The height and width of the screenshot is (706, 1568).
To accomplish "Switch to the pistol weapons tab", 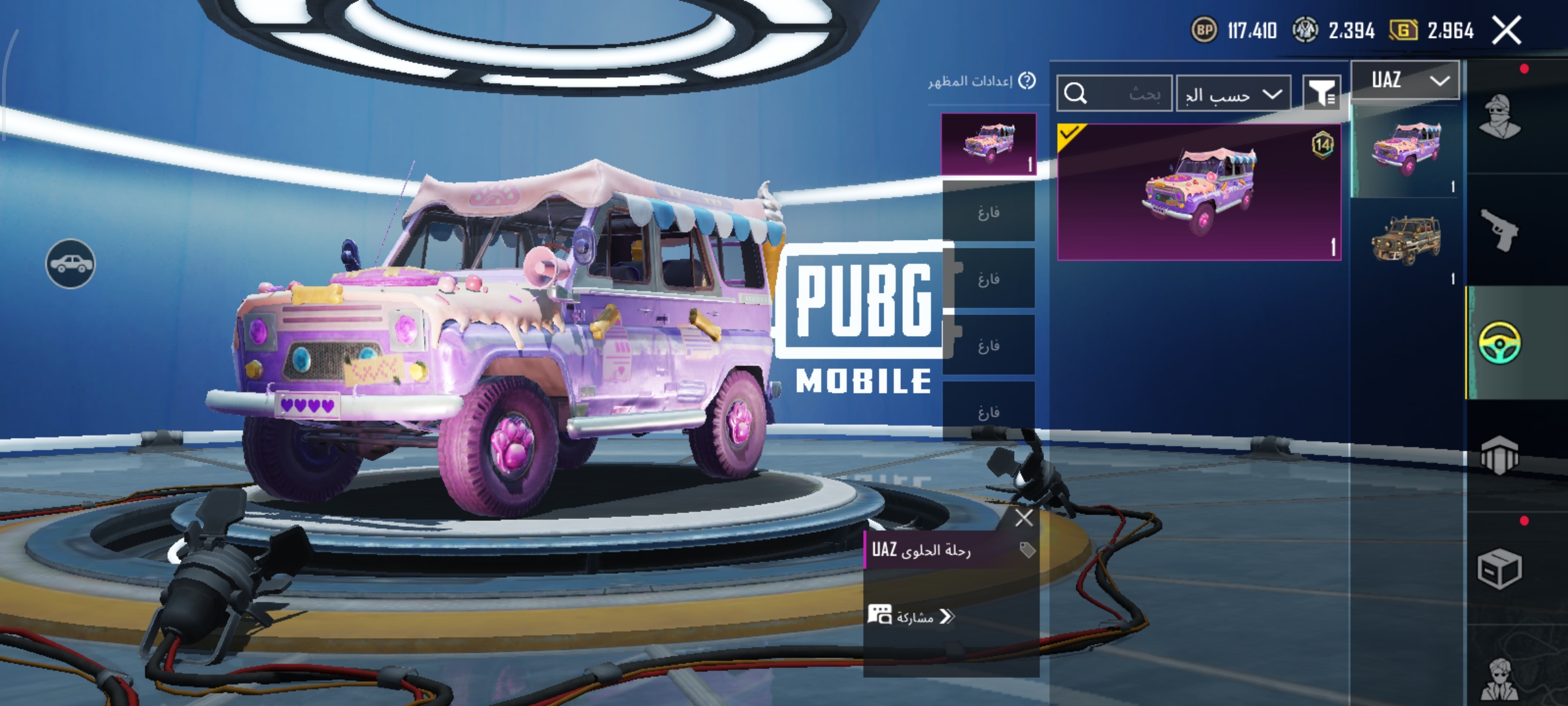I will pos(1500,230).
